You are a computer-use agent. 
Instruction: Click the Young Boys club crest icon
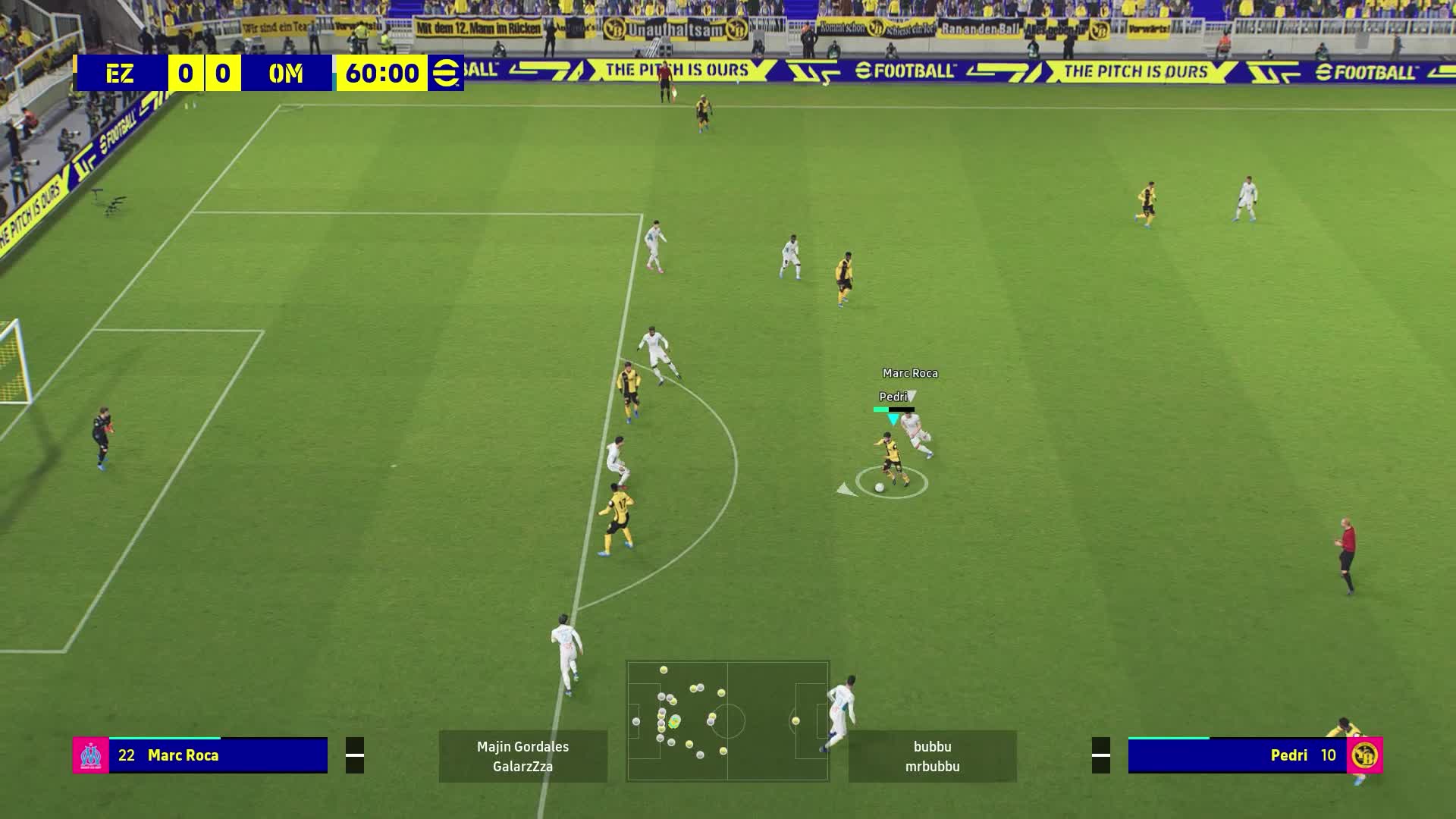pyautogui.click(x=1365, y=755)
